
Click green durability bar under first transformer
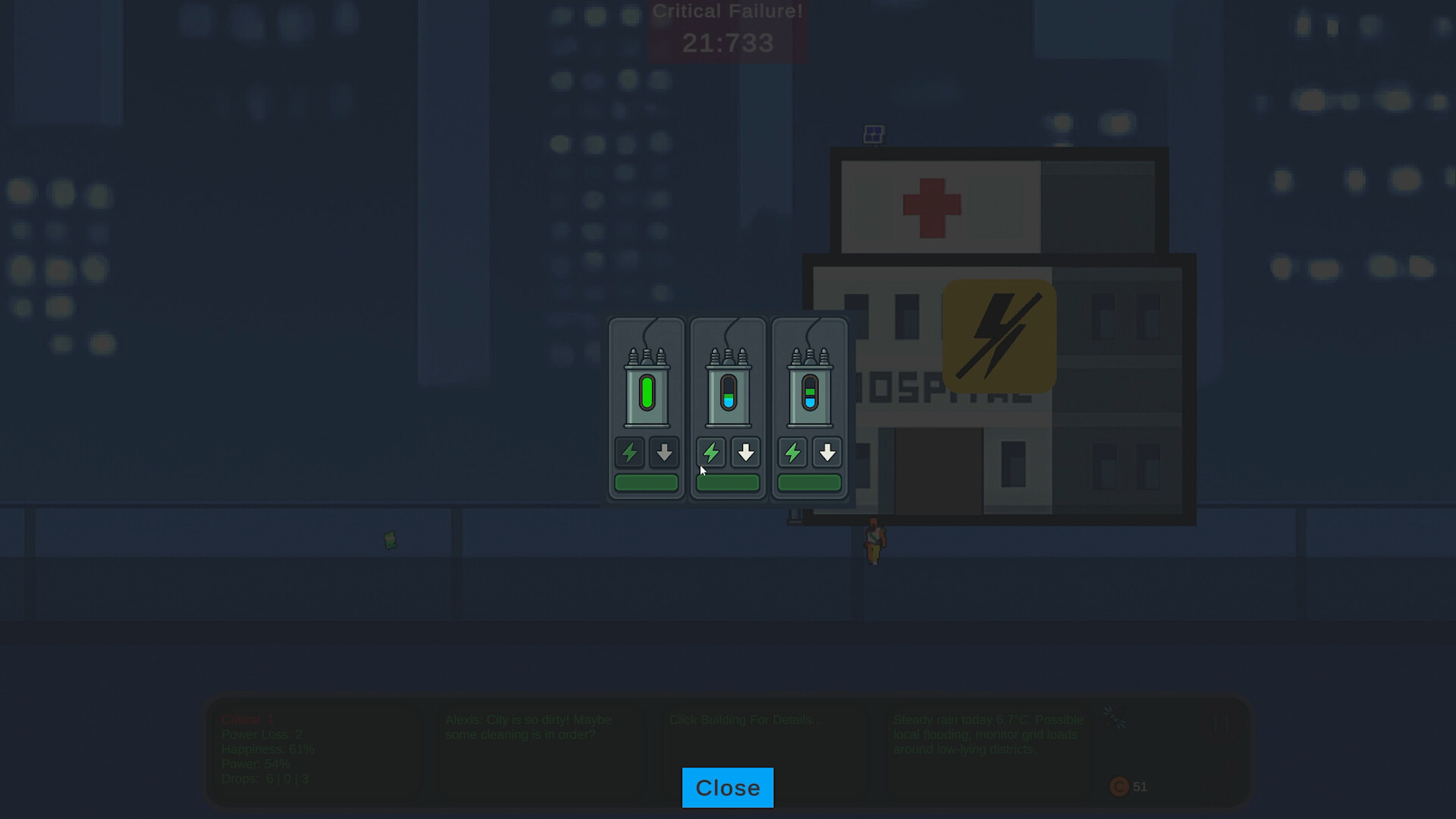646,482
